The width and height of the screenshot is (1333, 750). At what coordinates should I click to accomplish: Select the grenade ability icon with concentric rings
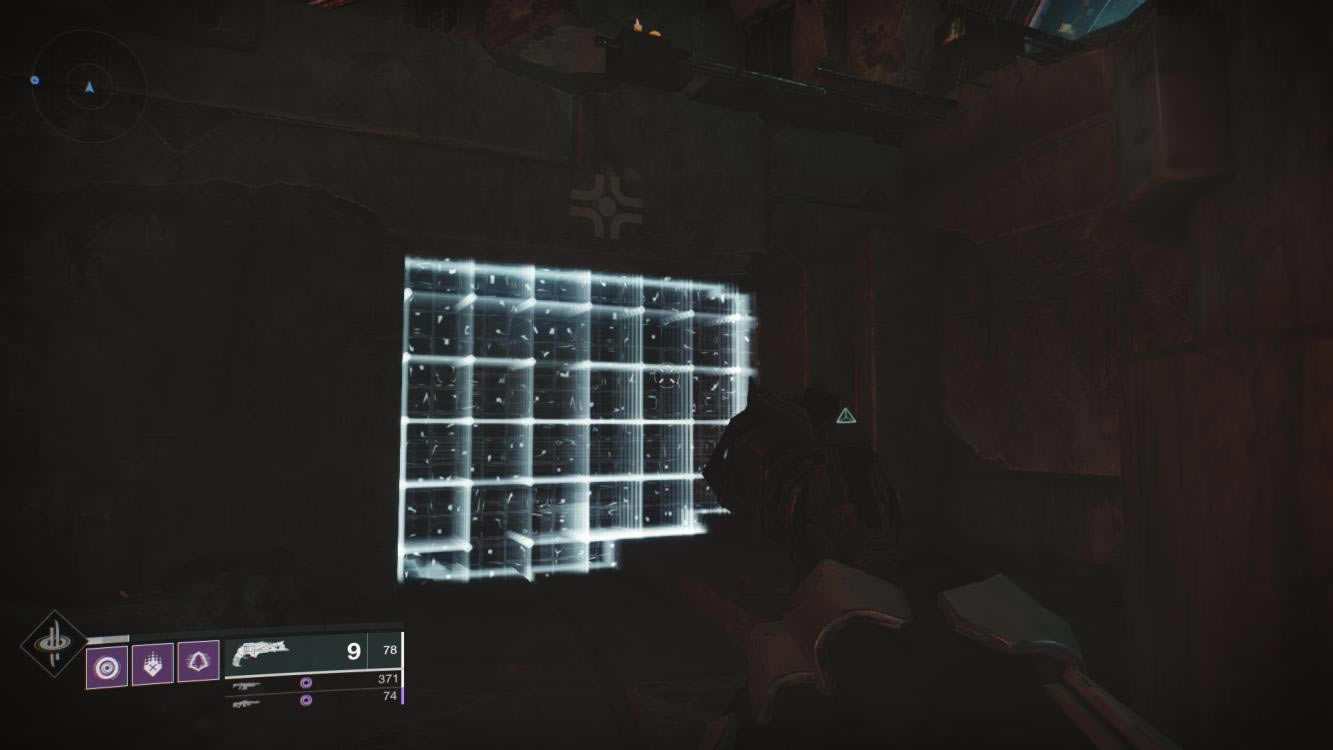[x=106, y=665]
